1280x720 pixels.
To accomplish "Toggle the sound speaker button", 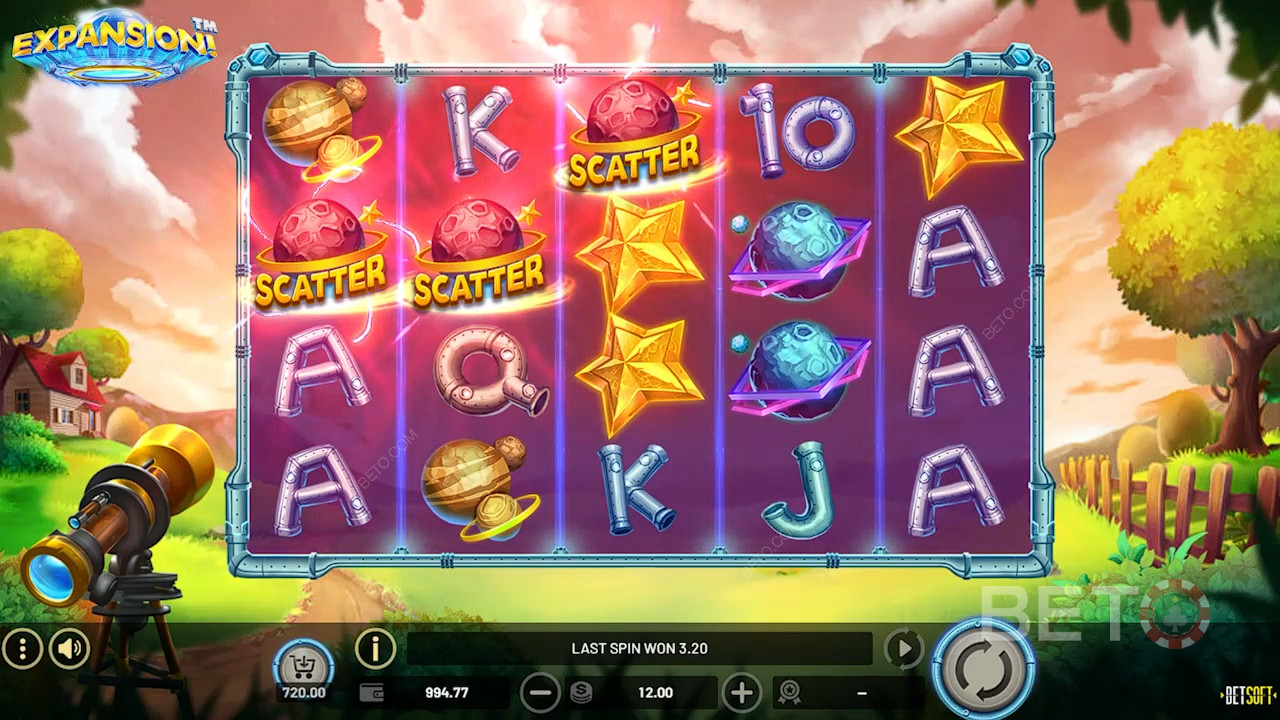I will 69,650.
